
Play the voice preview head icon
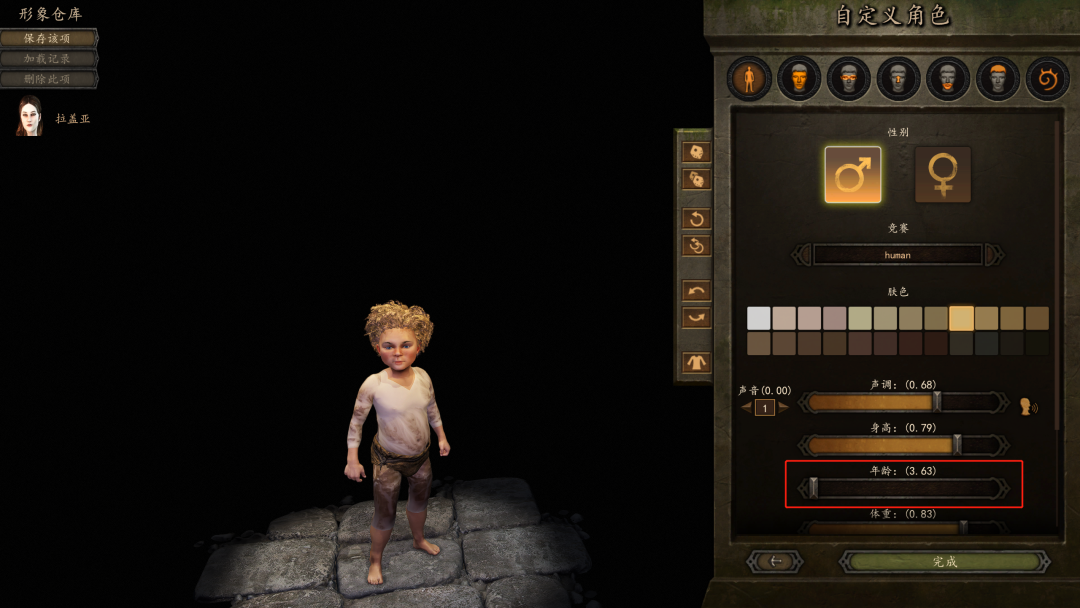(x=1028, y=406)
